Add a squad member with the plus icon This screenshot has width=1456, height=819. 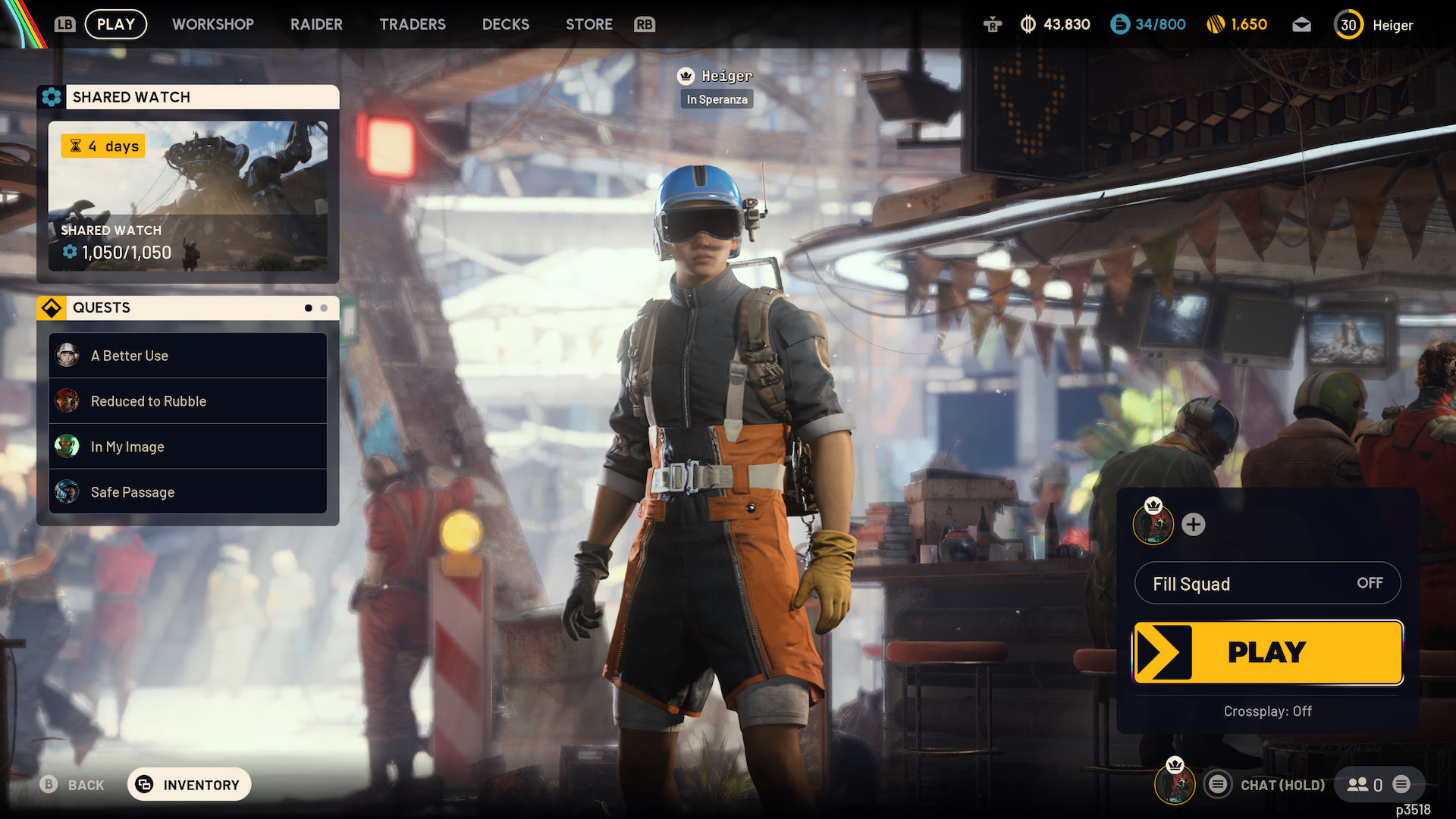pyautogui.click(x=1193, y=525)
